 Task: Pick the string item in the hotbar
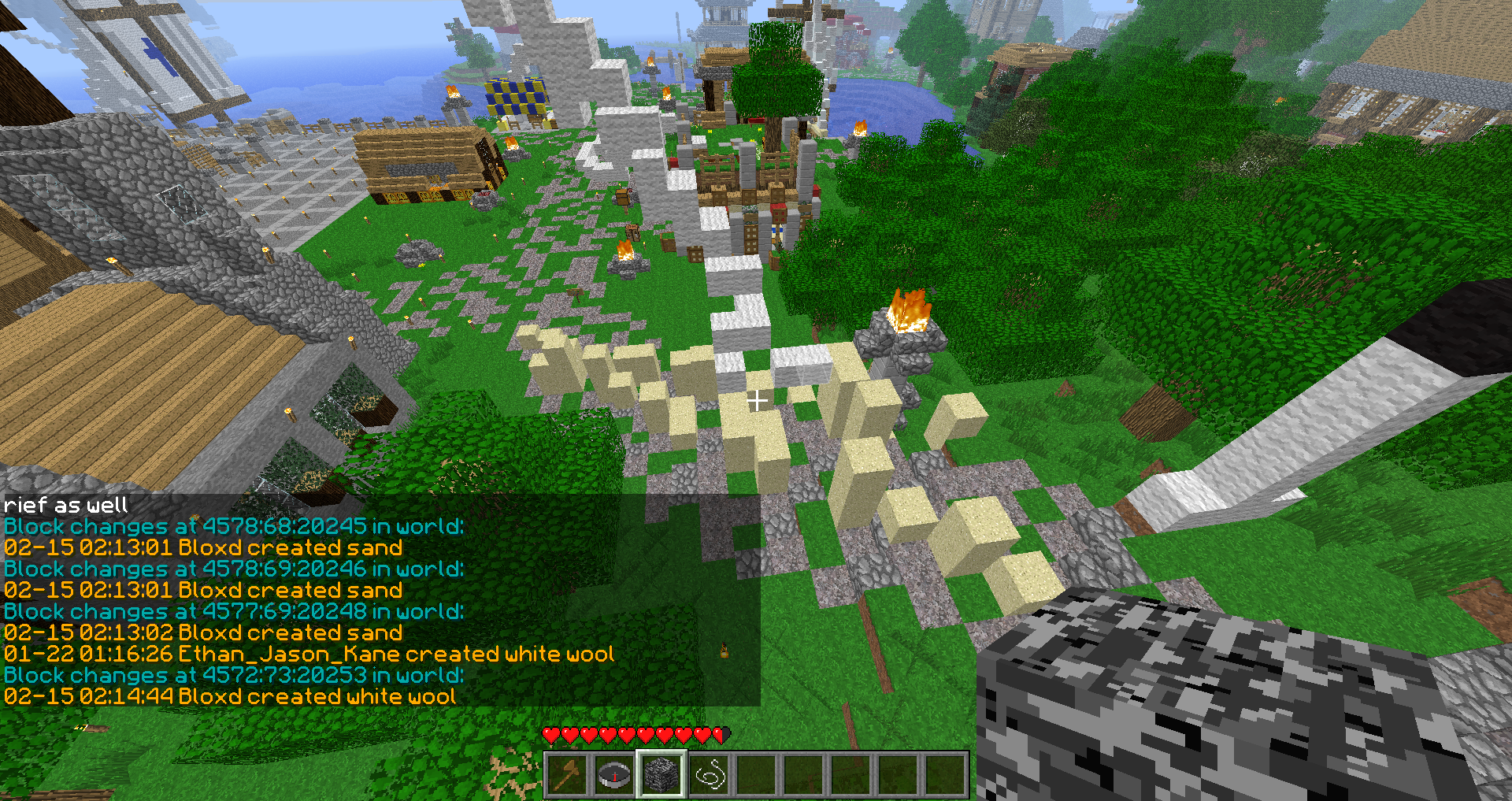709,775
